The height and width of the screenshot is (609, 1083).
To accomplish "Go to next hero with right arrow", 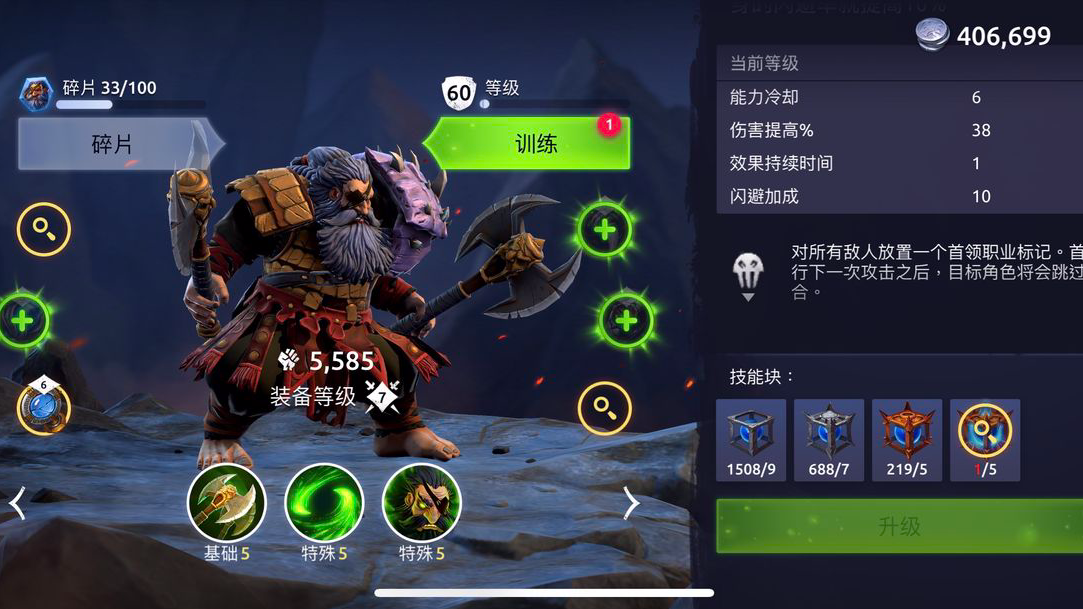I will 631,503.
